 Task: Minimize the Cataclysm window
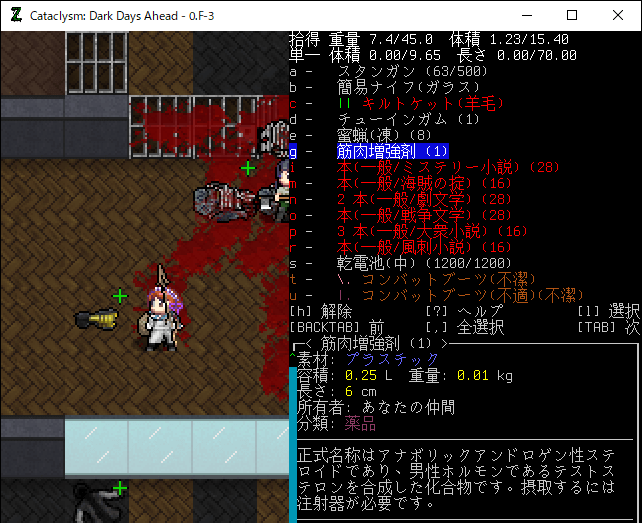(526, 16)
